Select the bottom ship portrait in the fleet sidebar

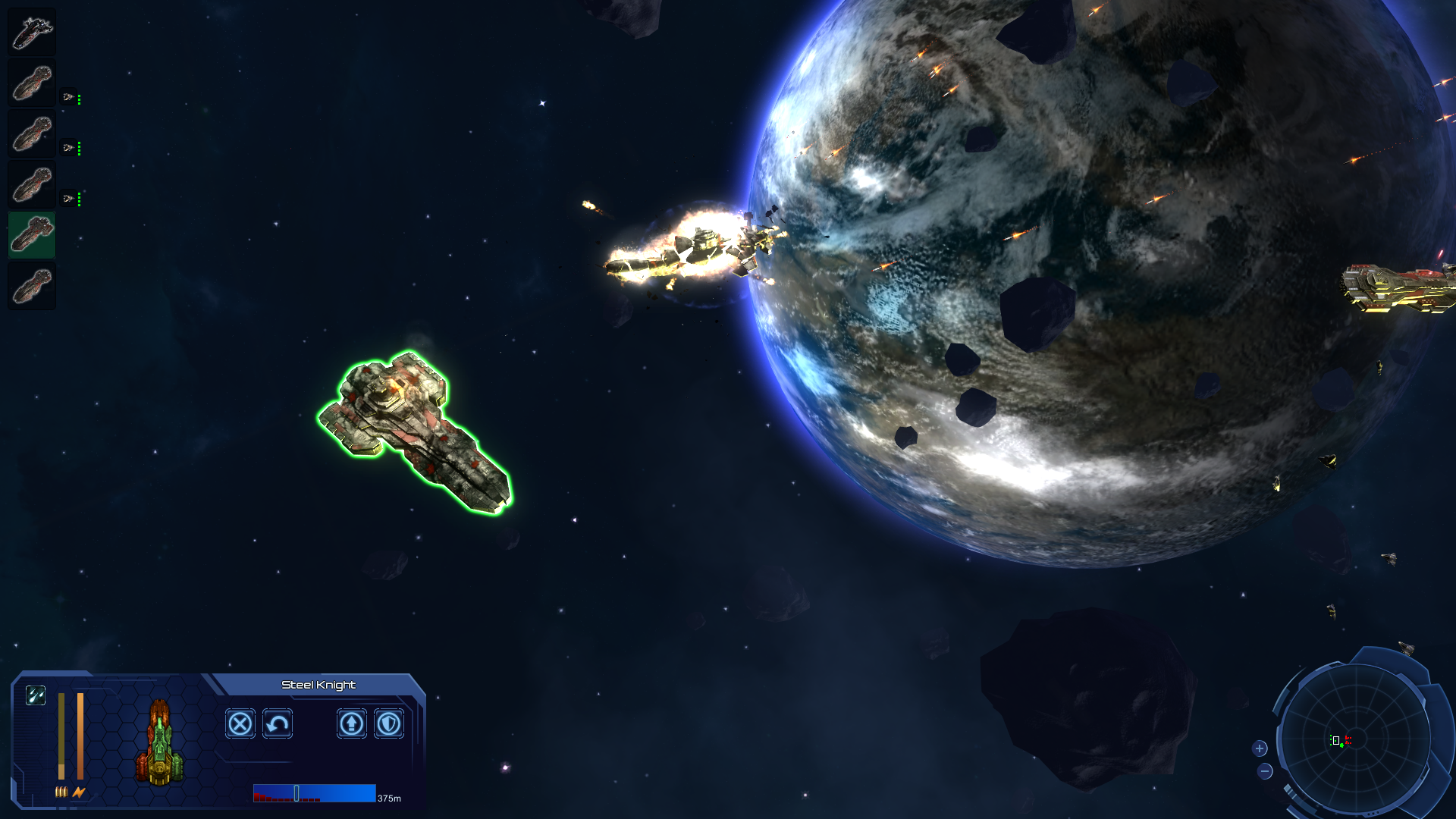point(32,284)
